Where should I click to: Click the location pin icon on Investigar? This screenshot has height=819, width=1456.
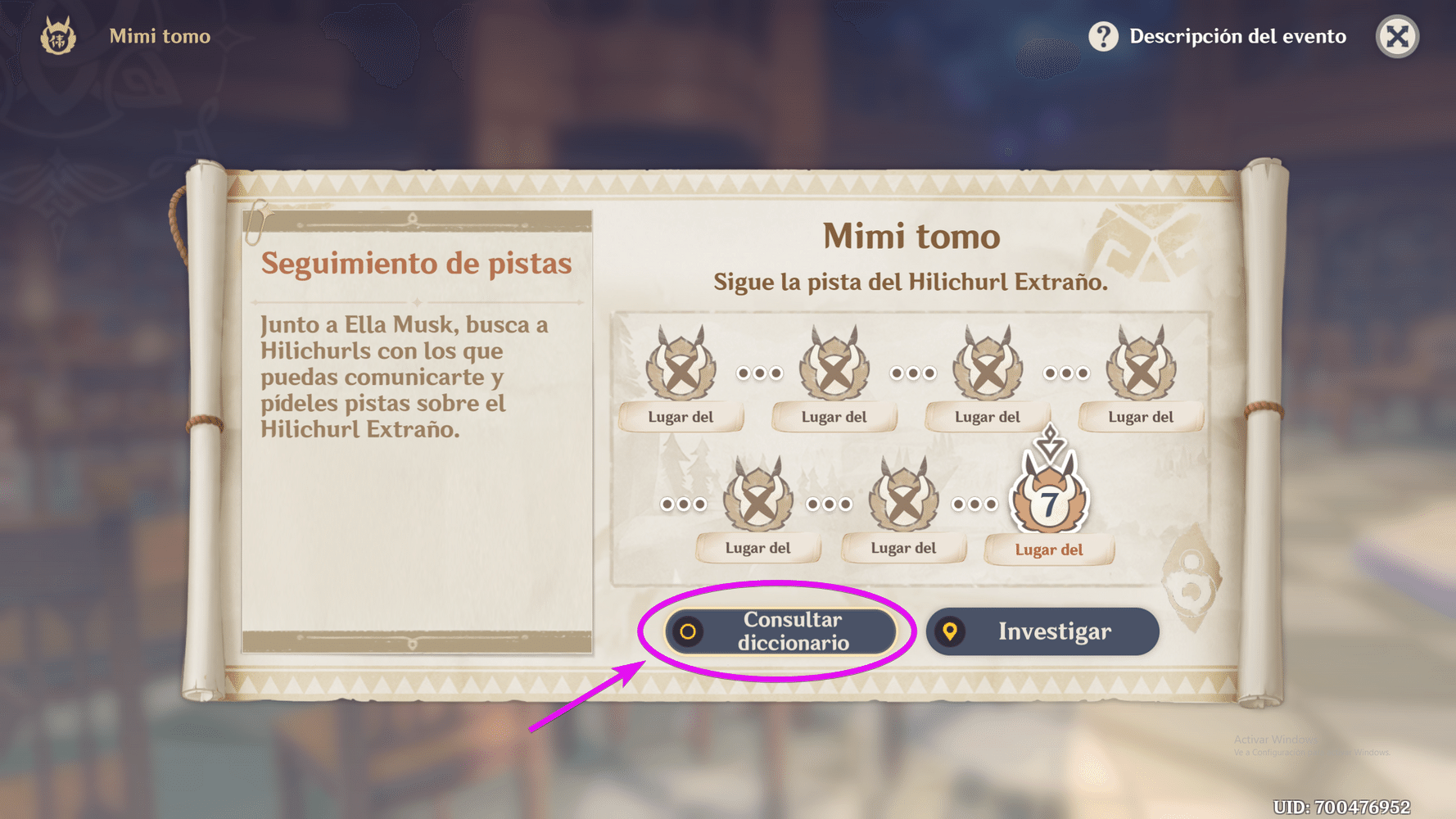[951, 631]
